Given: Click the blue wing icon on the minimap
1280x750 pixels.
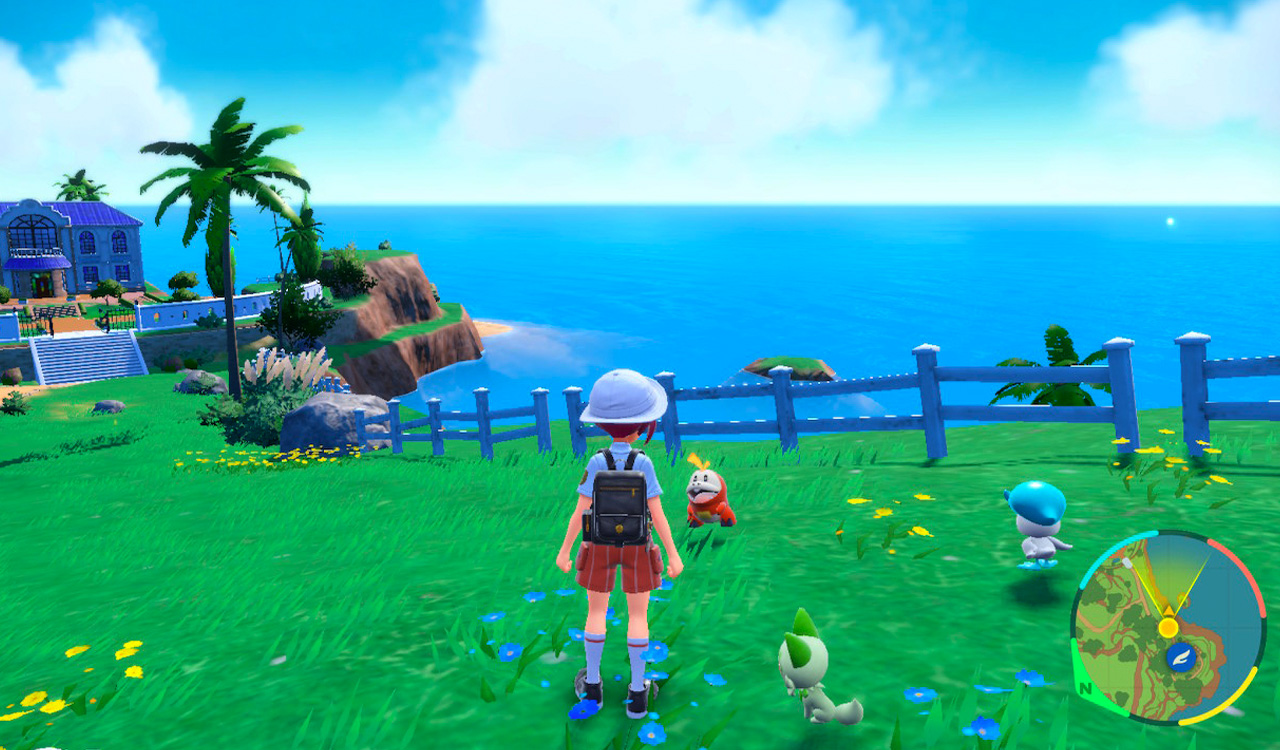Looking at the screenshot, I should point(1182,657).
